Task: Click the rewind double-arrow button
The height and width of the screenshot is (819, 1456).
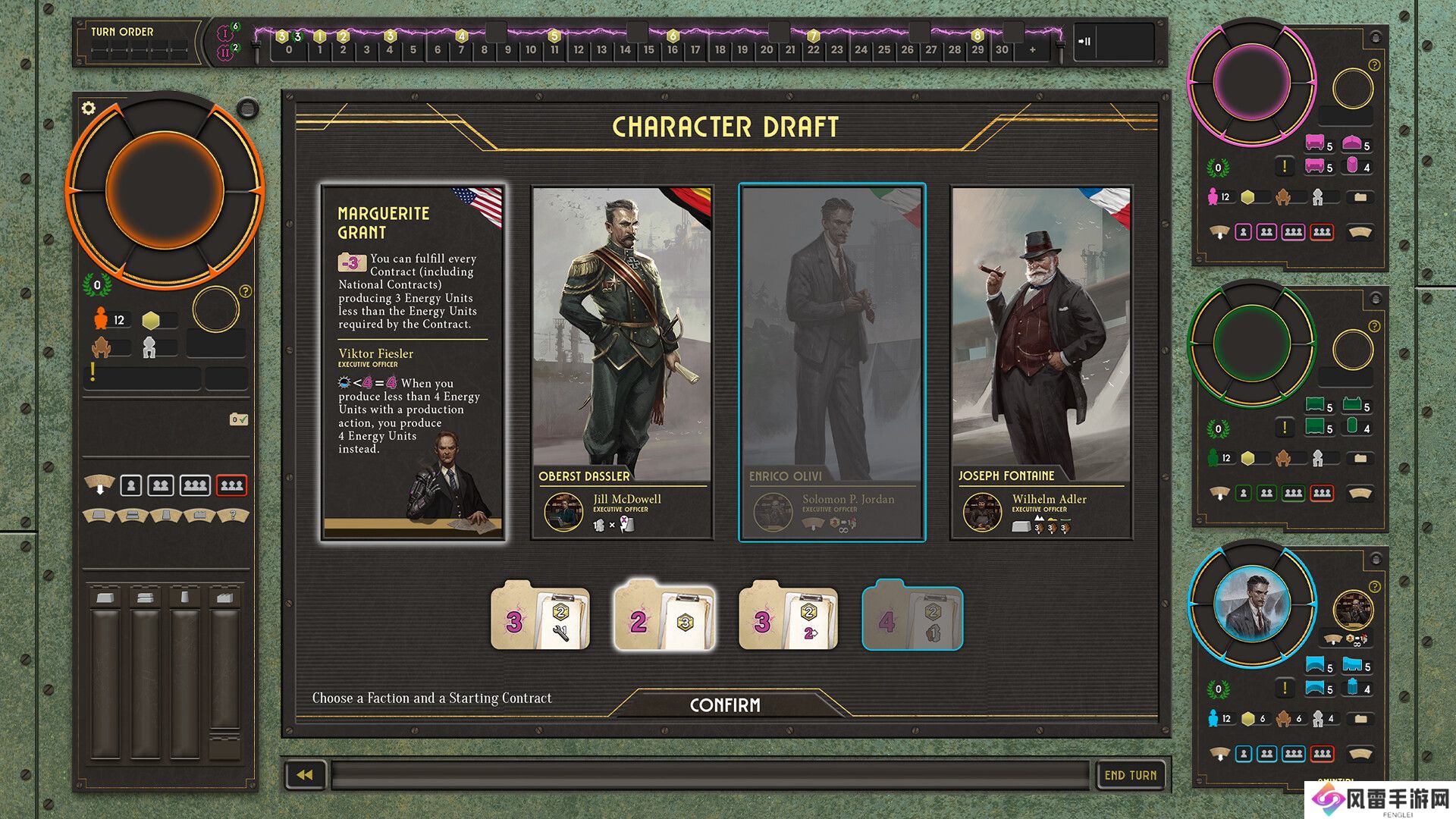Action: [305, 775]
